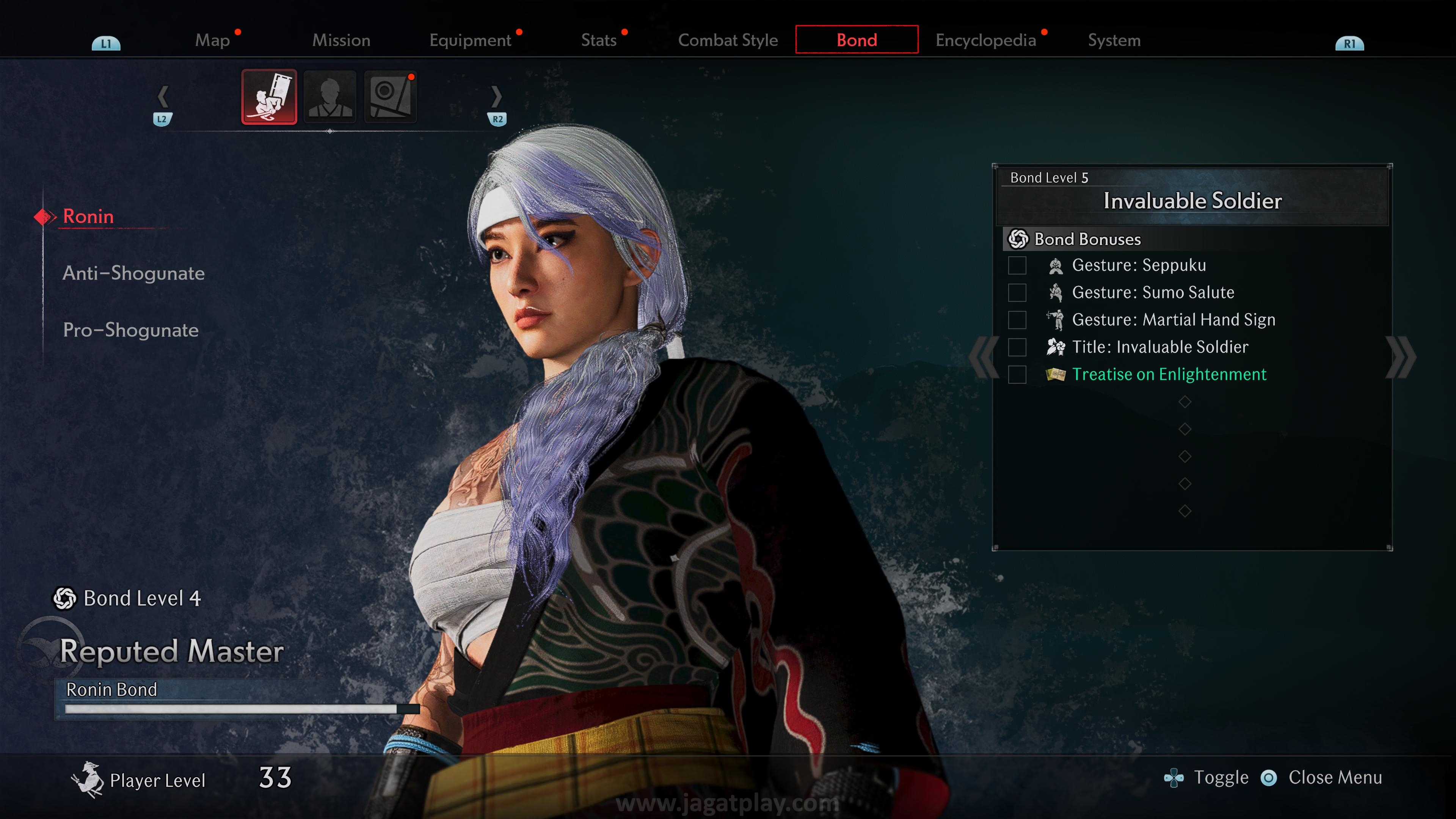Choose the Anti-Shogunate faction
Screen dimensions: 1456x819
pyautogui.click(x=133, y=273)
